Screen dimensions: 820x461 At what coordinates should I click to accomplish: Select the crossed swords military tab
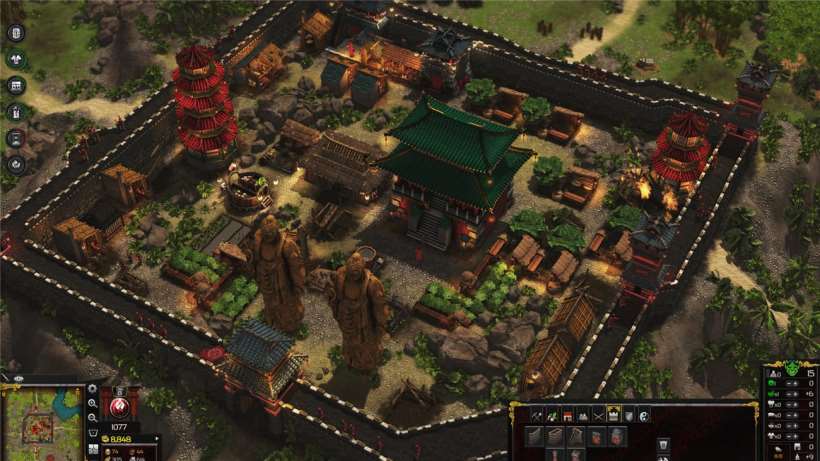click(x=598, y=415)
